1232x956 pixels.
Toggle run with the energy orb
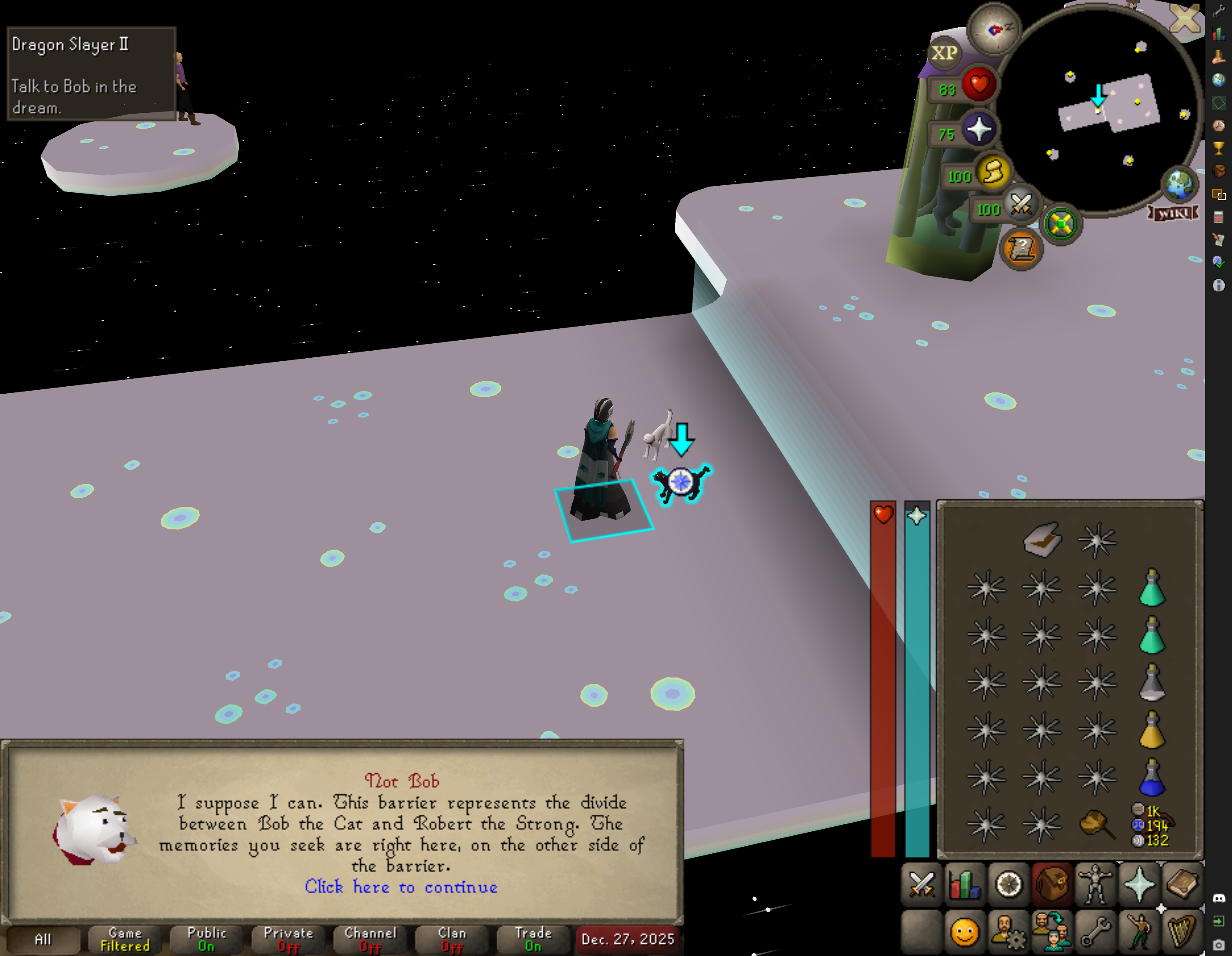(x=993, y=172)
